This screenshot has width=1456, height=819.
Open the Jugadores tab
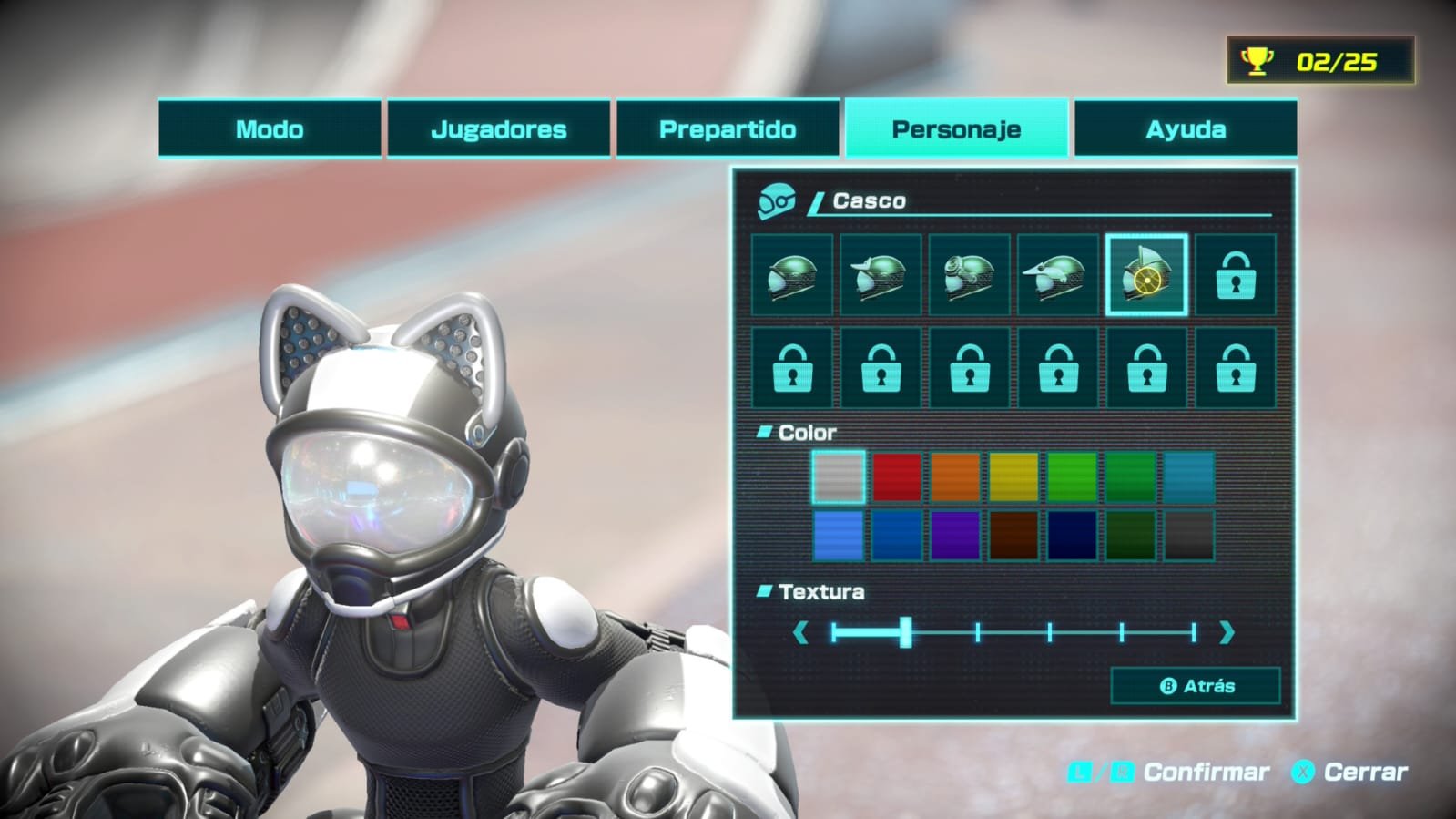[498, 129]
